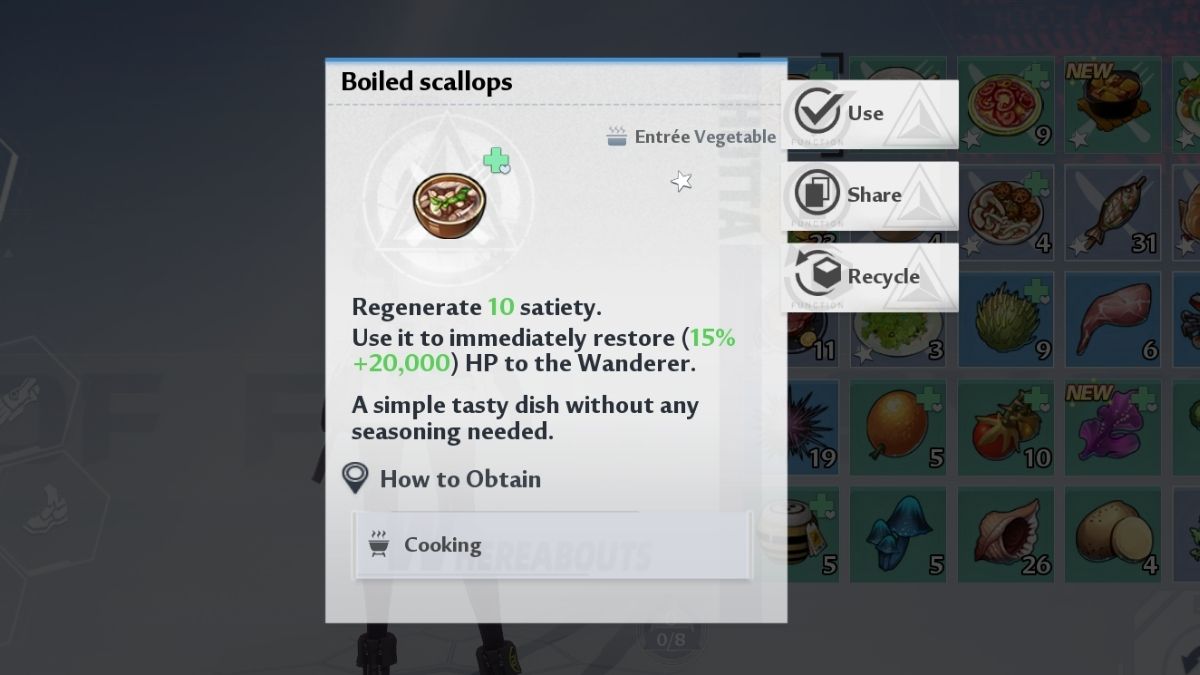
Task: Choose the red sliced dish with 9
Action: 1004,104
